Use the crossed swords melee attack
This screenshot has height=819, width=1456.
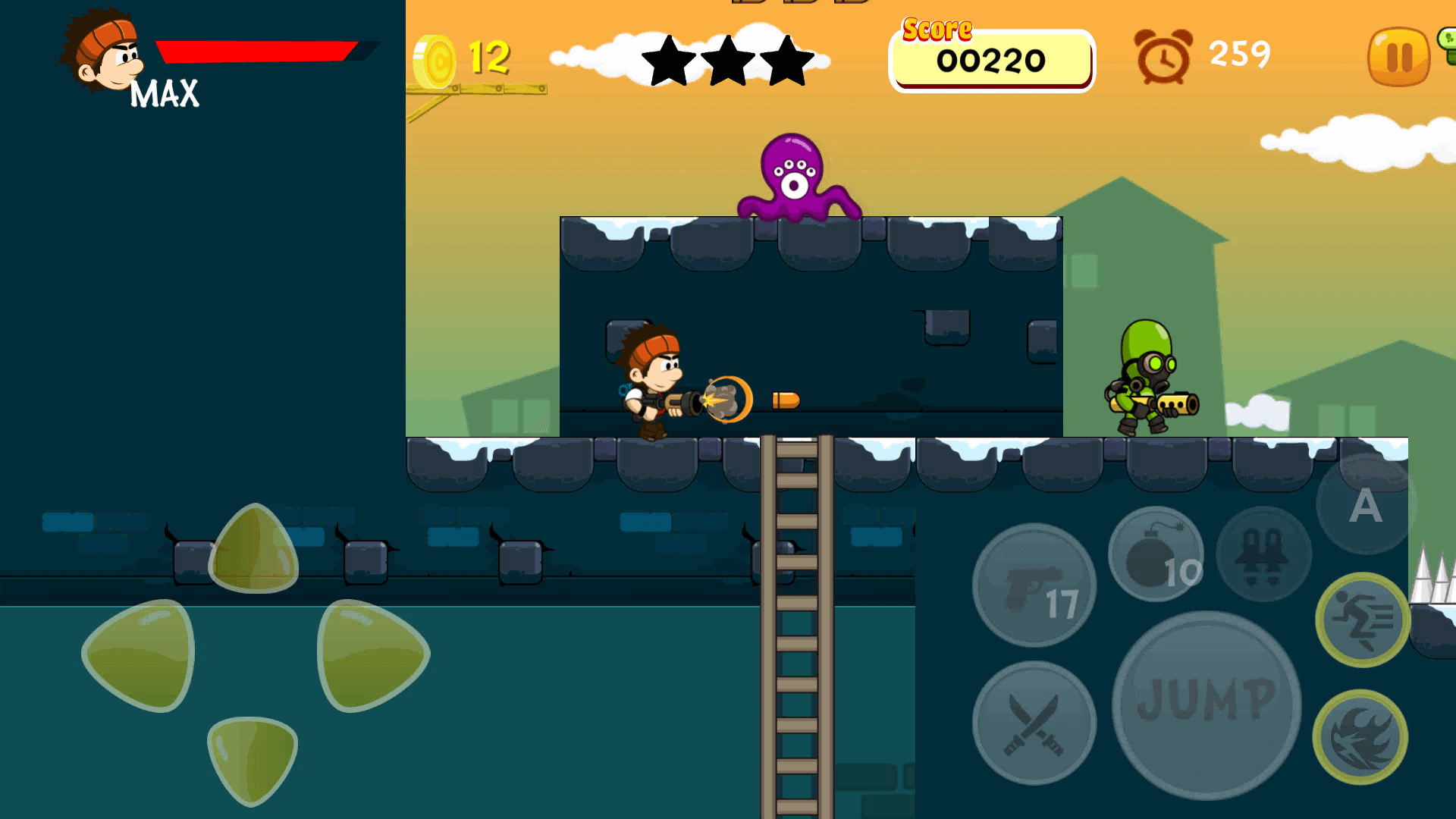tap(1034, 723)
